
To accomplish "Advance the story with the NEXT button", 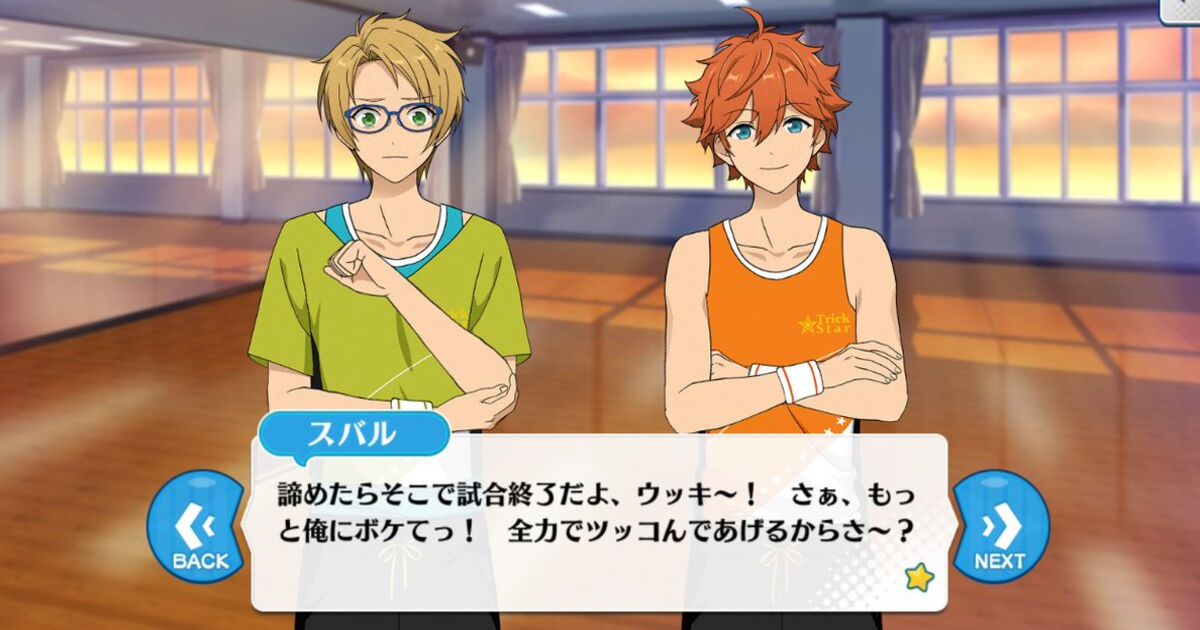I will coord(1000,526).
